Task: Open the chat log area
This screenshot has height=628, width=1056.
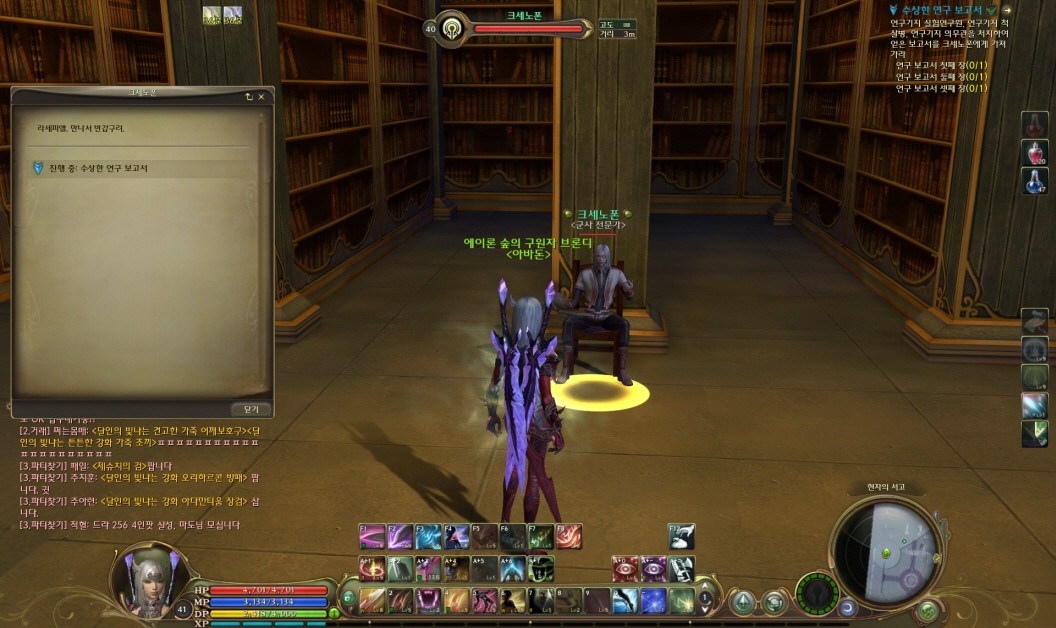Action: [130, 470]
